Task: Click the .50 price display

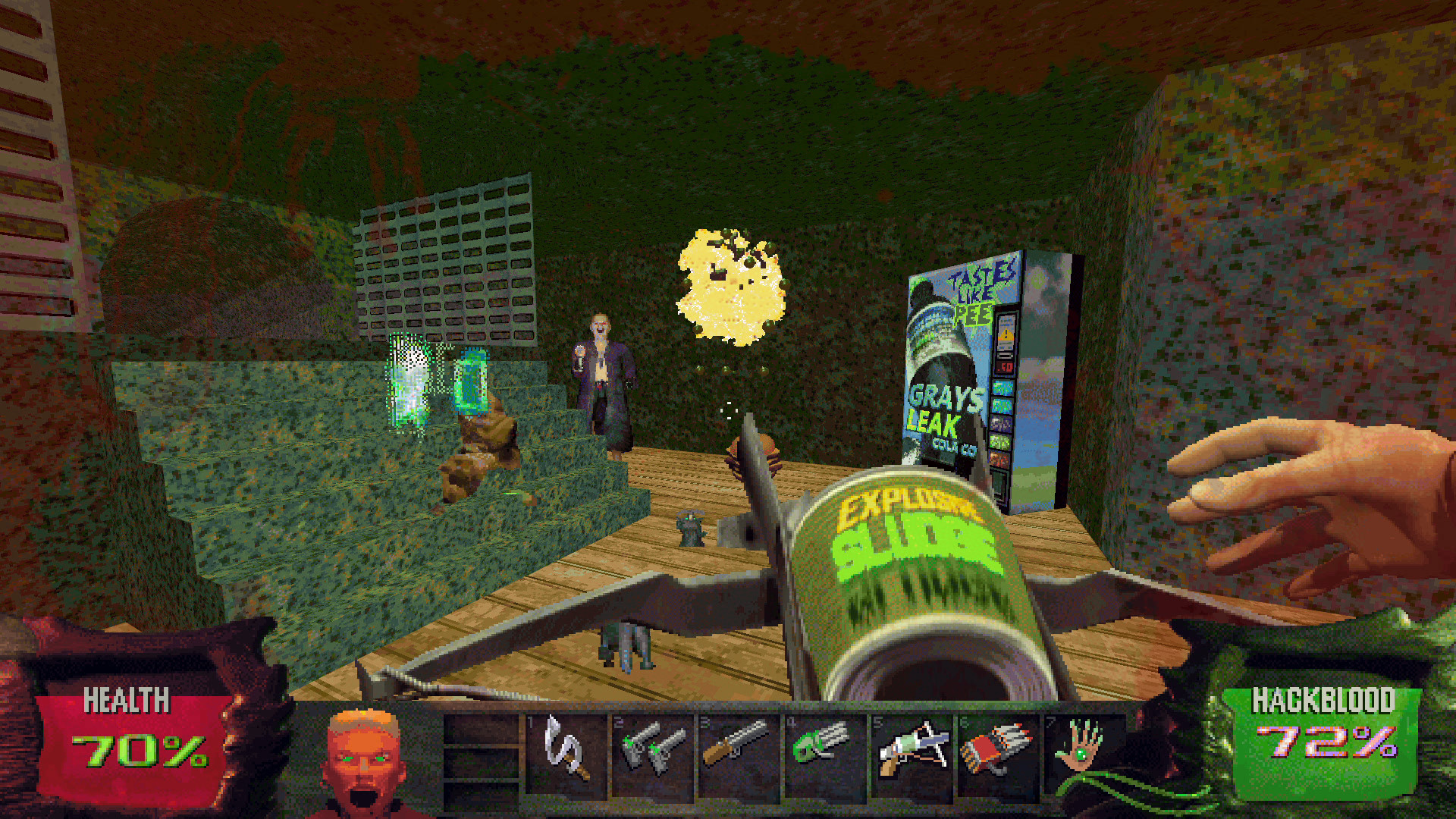Action: 1006,366
